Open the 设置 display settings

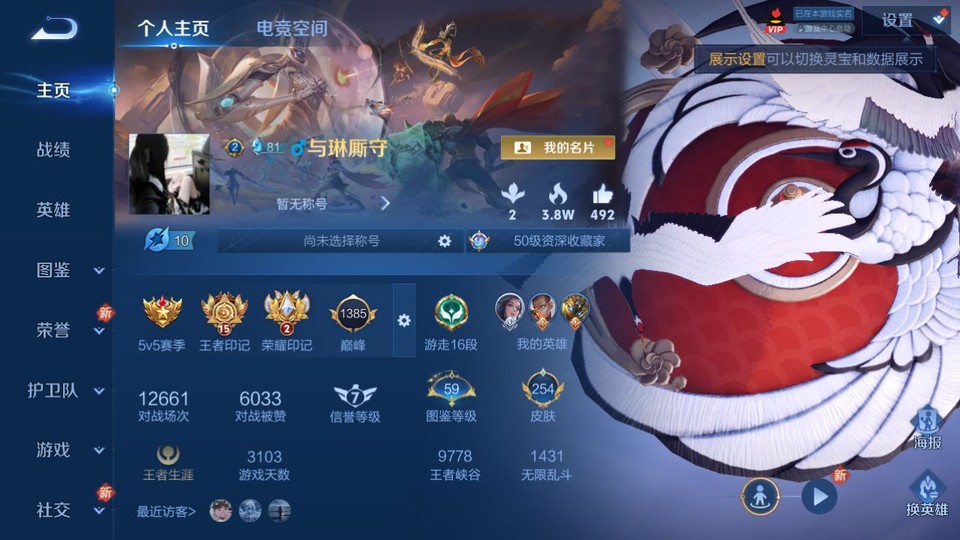904,21
